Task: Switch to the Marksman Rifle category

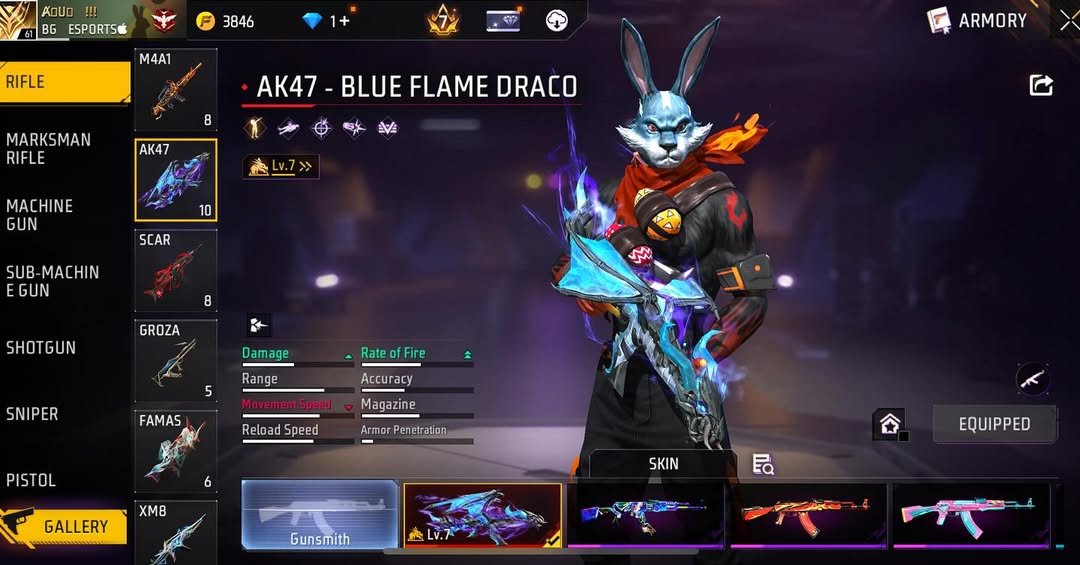Action: pos(48,148)
